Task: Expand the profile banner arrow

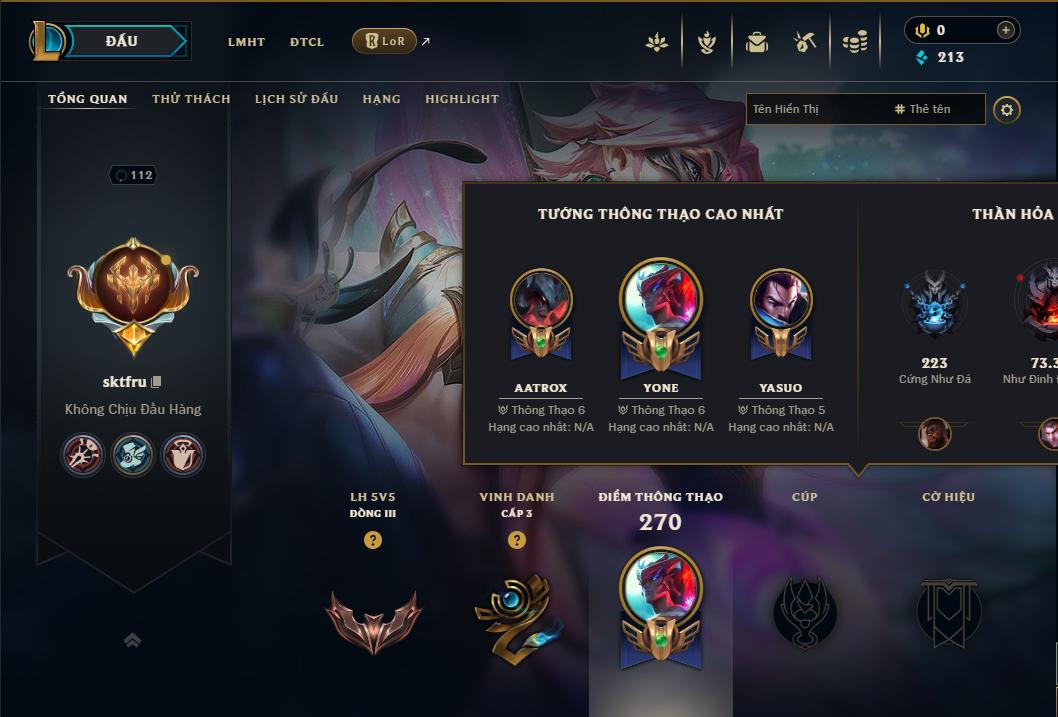Action: point(132,640)
